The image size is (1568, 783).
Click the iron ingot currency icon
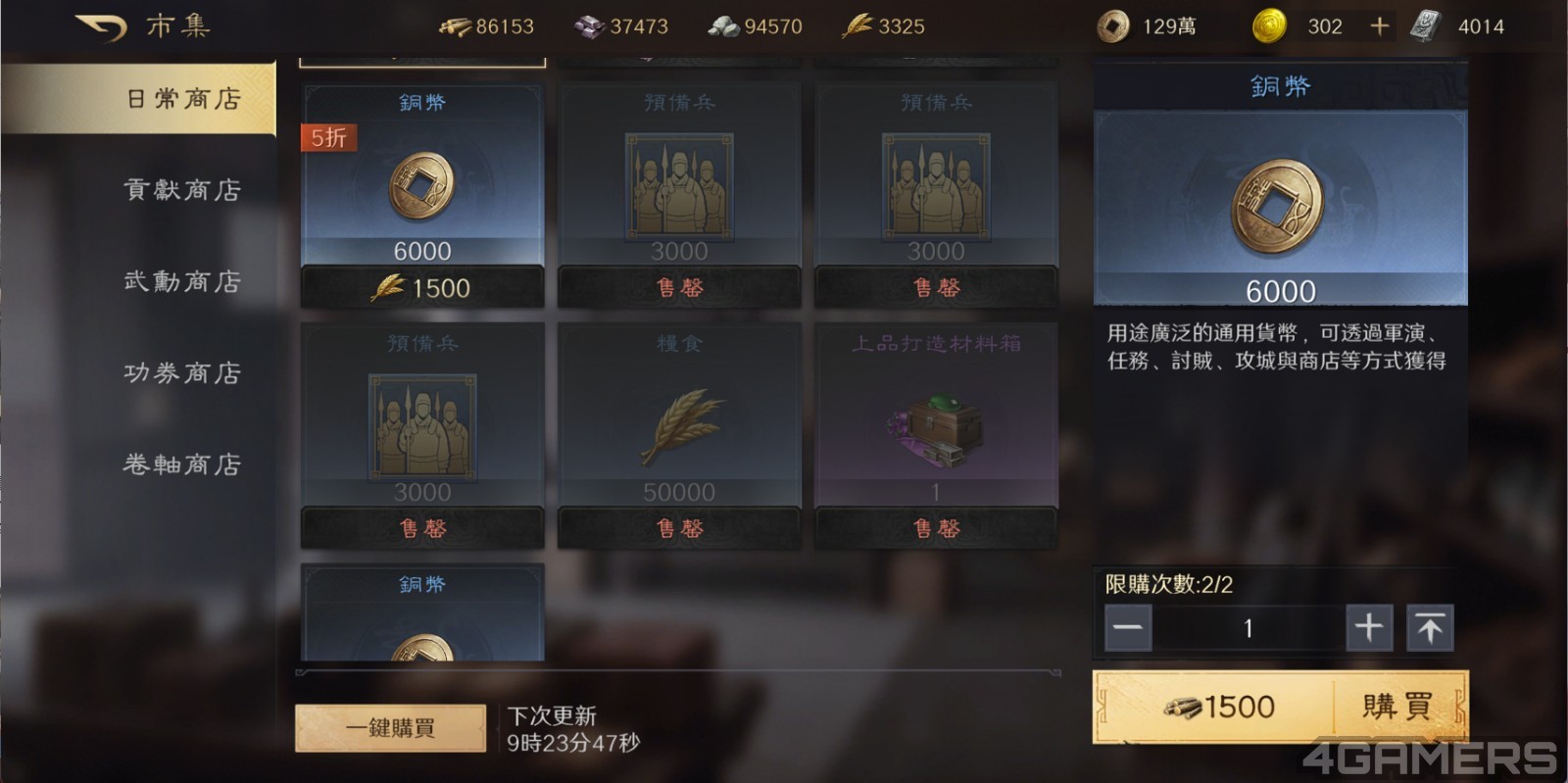tap(589, 25)
